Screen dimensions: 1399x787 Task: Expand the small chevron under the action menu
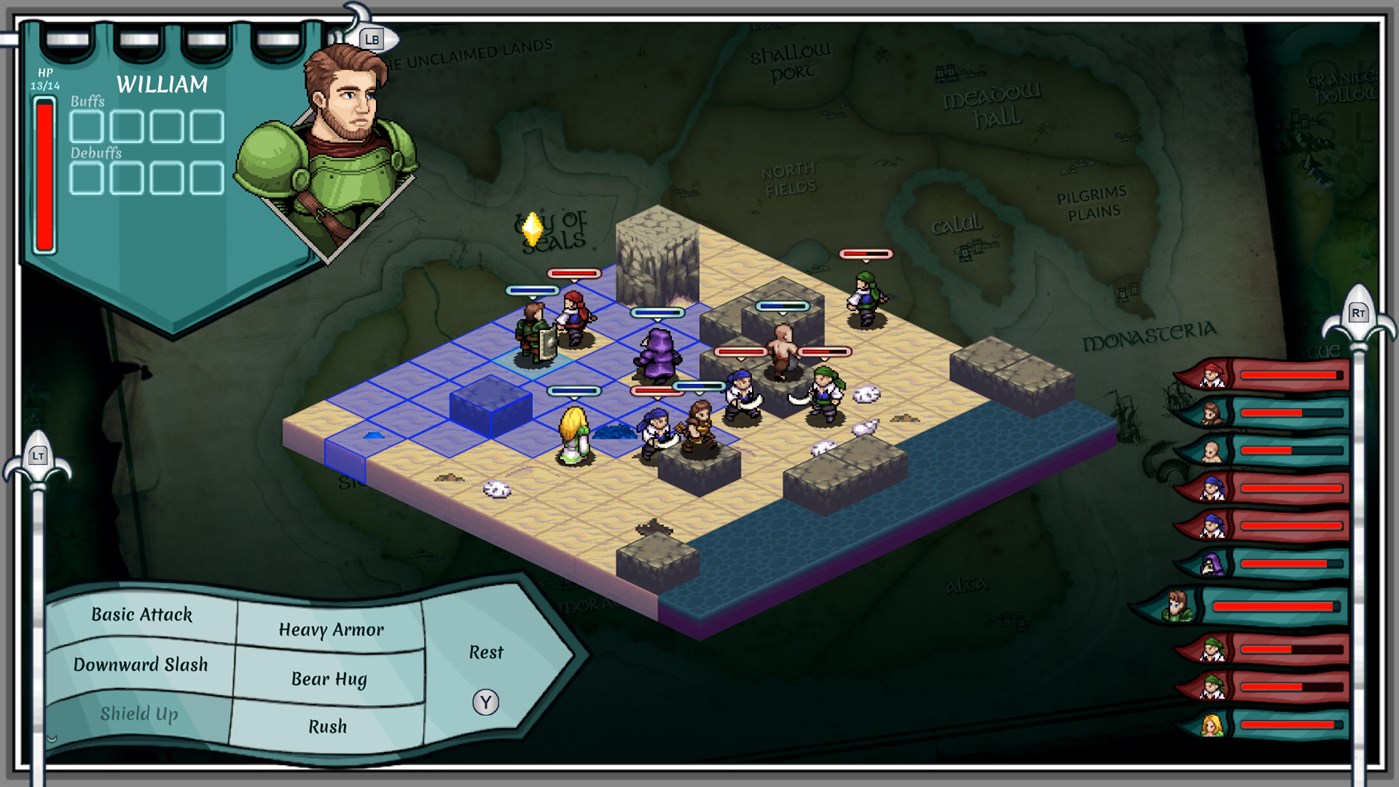click(x=53, y=737)
